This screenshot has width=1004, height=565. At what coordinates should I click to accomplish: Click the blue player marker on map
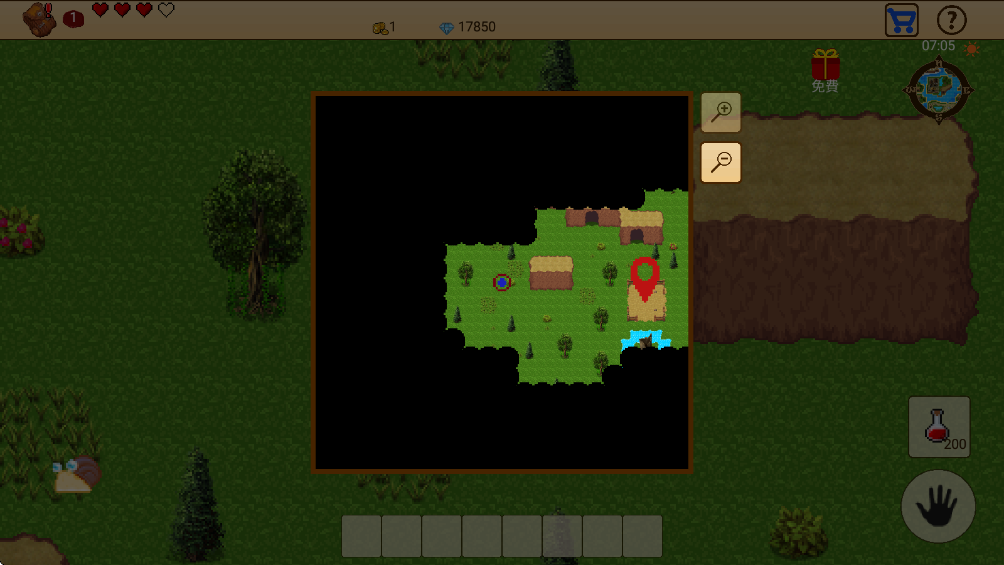point(501,283)
